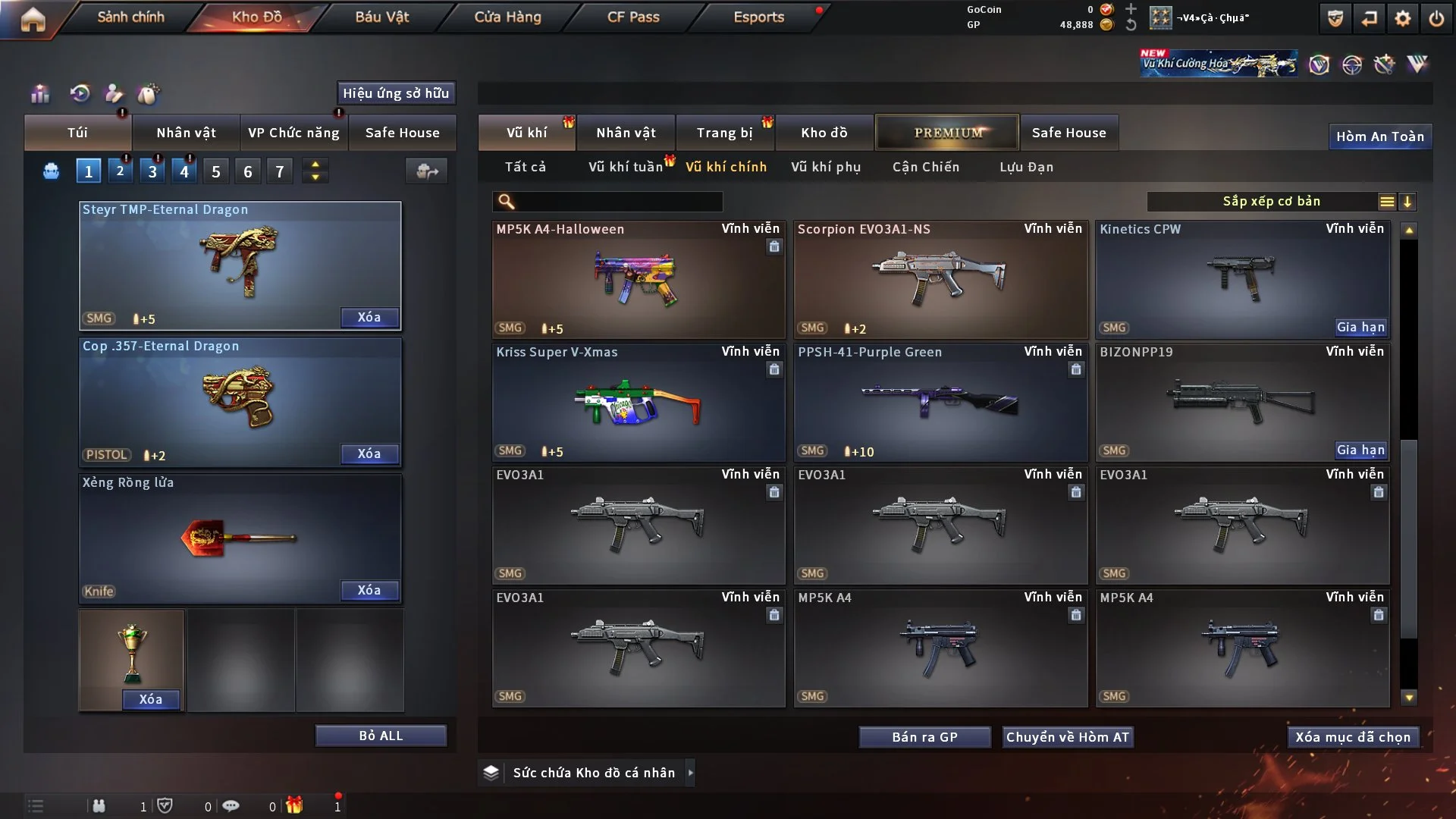Click the weapon search field

point(618,202)
